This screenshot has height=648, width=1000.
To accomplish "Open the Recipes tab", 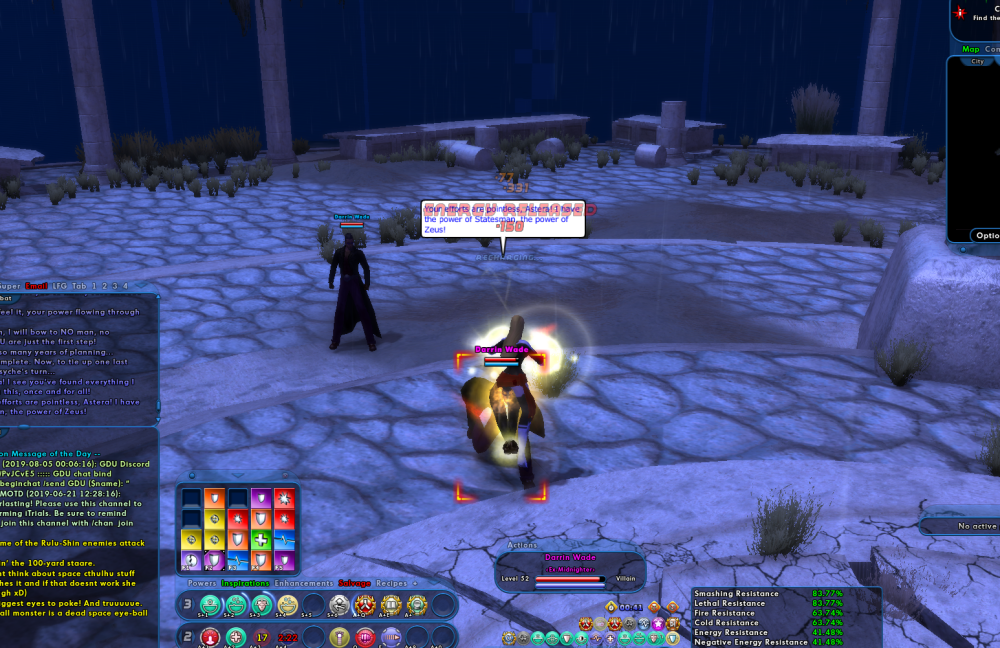I will pos(391,582).
